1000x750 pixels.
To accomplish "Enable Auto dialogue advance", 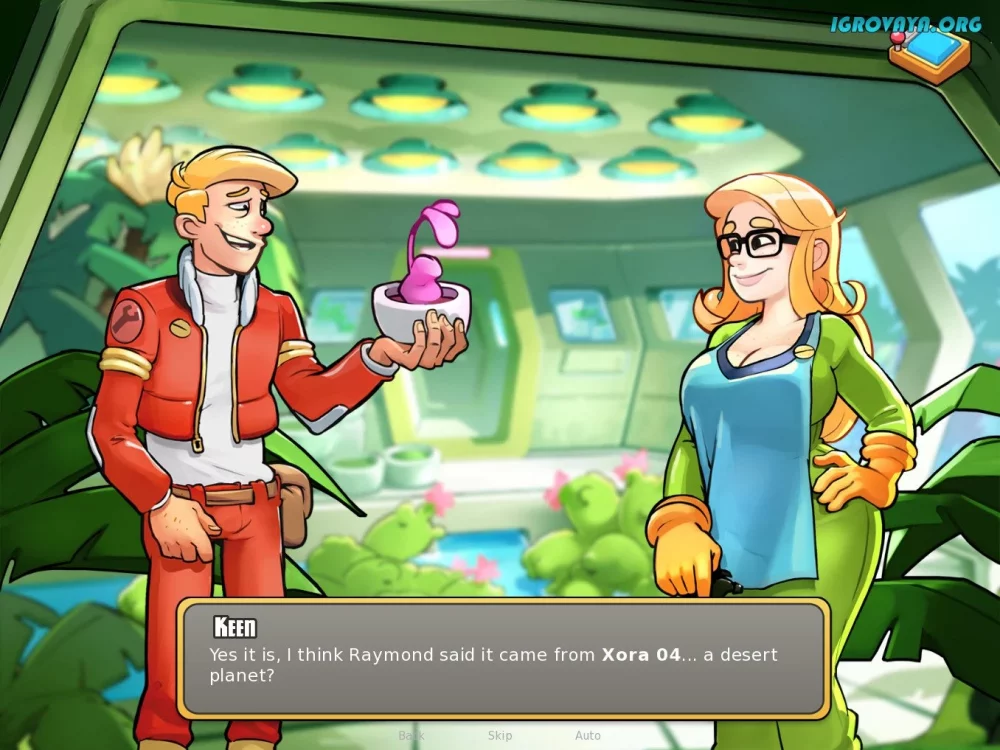I will click(588, 736).
